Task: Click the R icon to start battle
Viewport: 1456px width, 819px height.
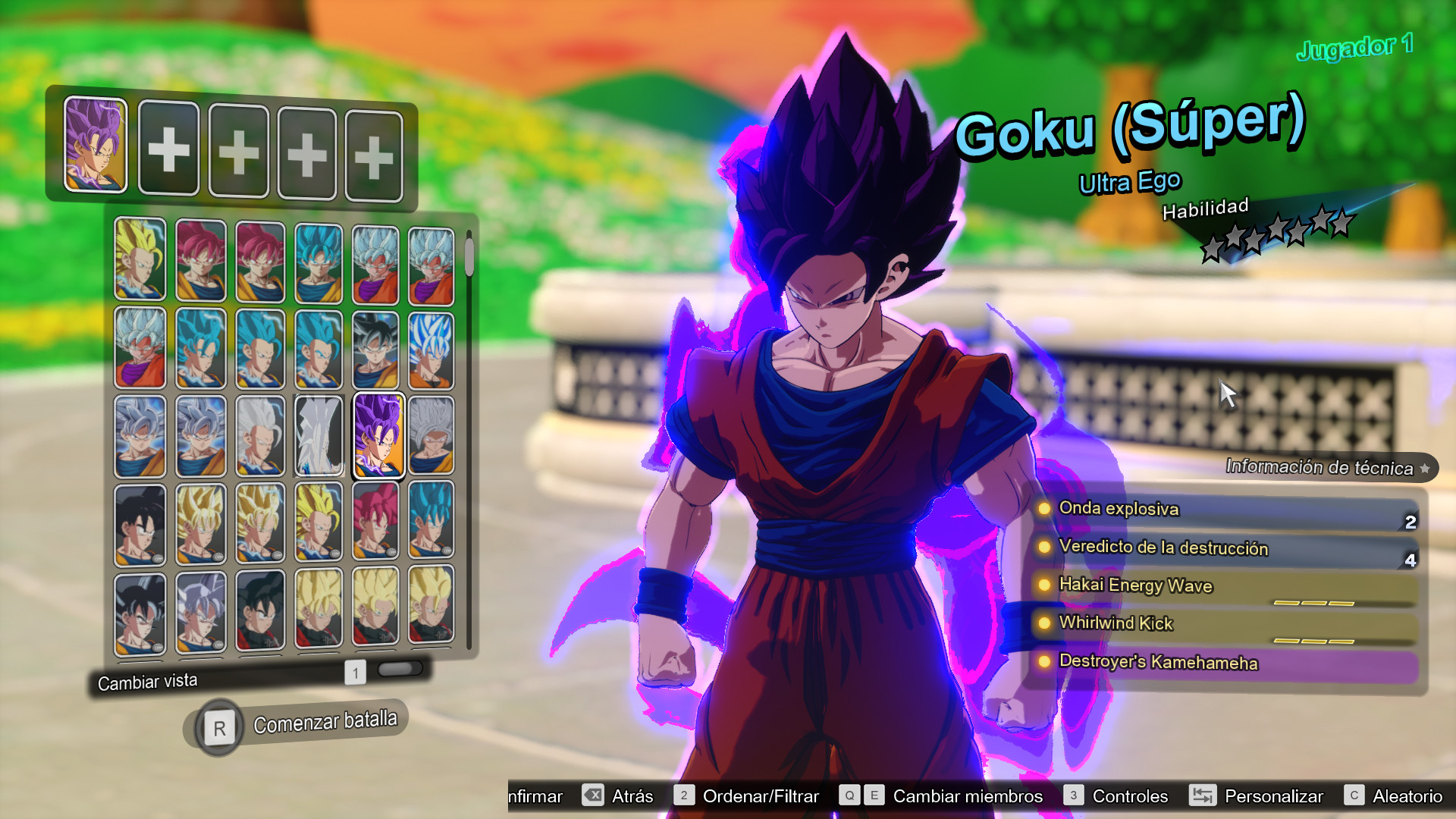Action: click(219, 726)
